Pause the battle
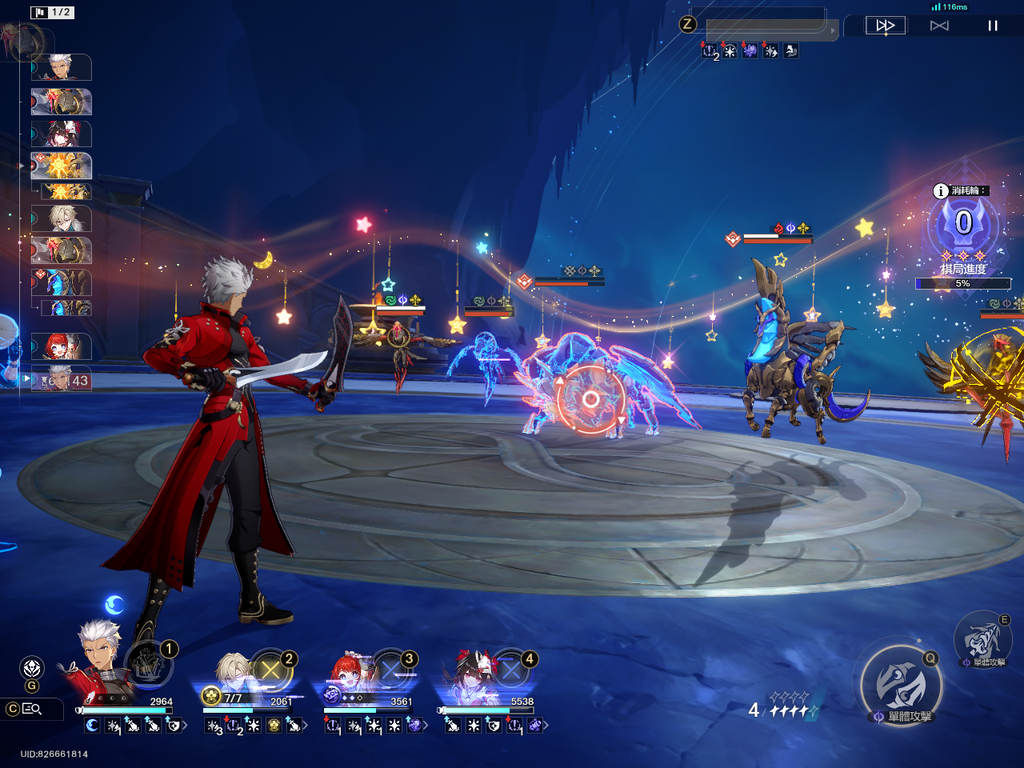The height and width of the screenshot is (768, 1024). [x=993, y=26]
